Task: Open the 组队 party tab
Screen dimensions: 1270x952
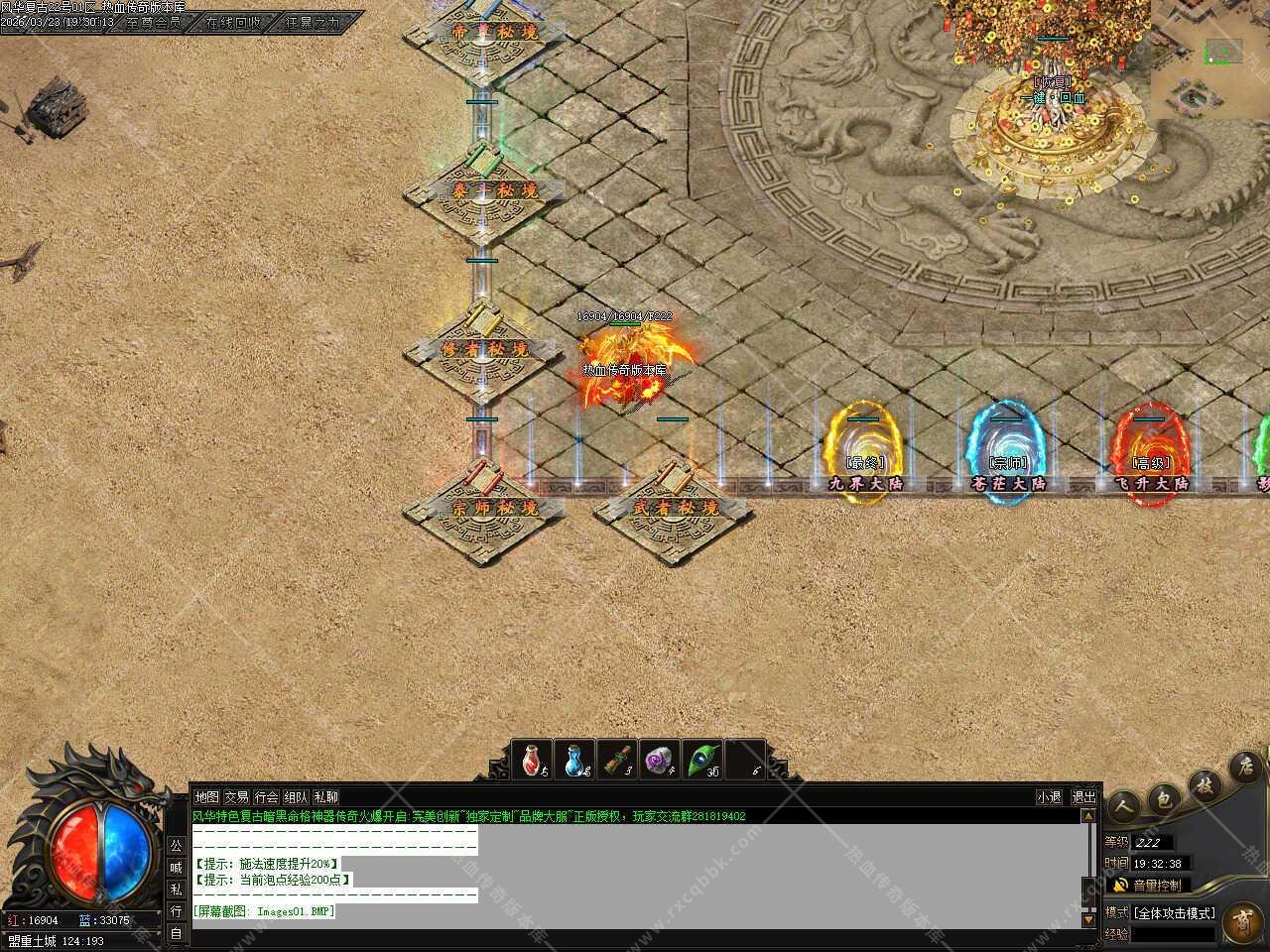Action: tap(296, 796)
